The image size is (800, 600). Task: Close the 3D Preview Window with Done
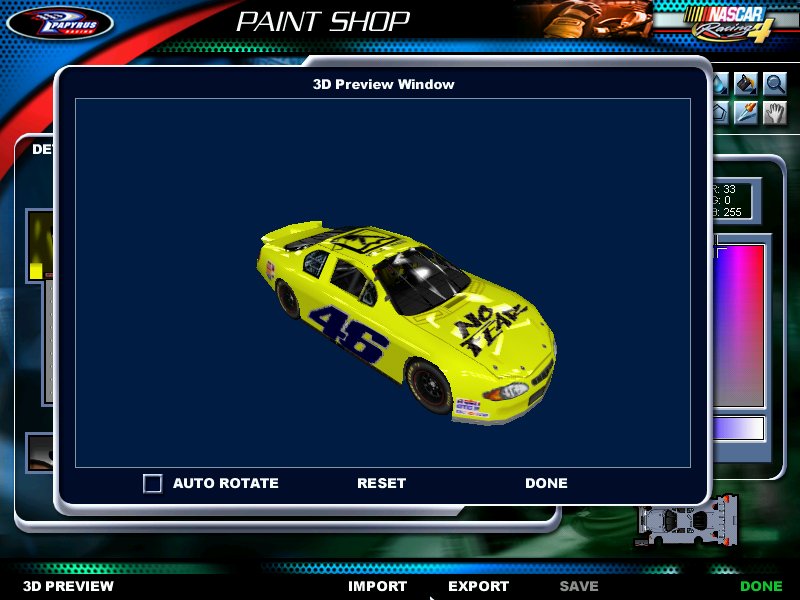(546, 483)
